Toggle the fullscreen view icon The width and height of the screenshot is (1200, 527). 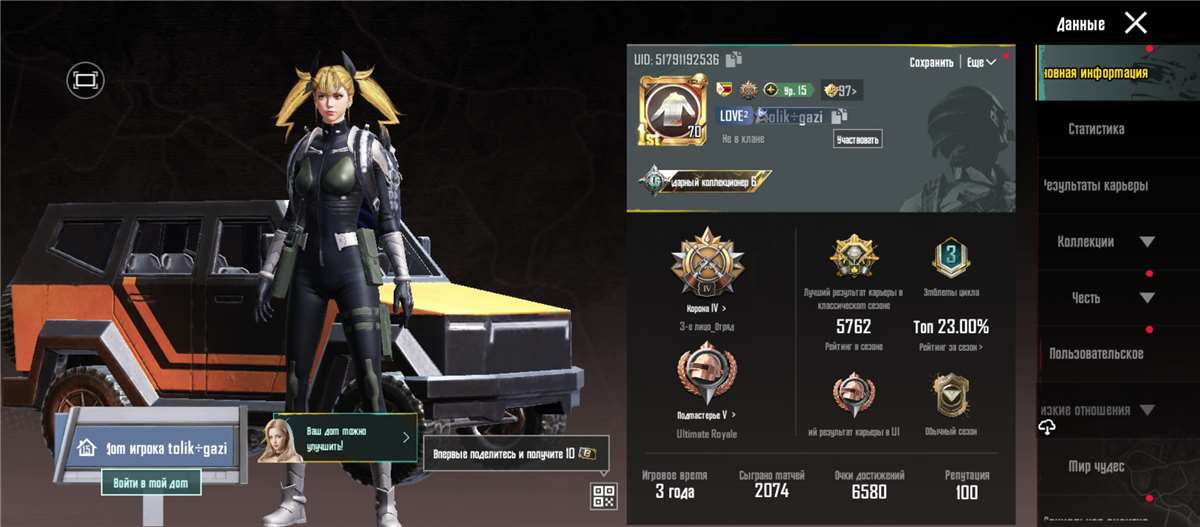pos(85,79)
